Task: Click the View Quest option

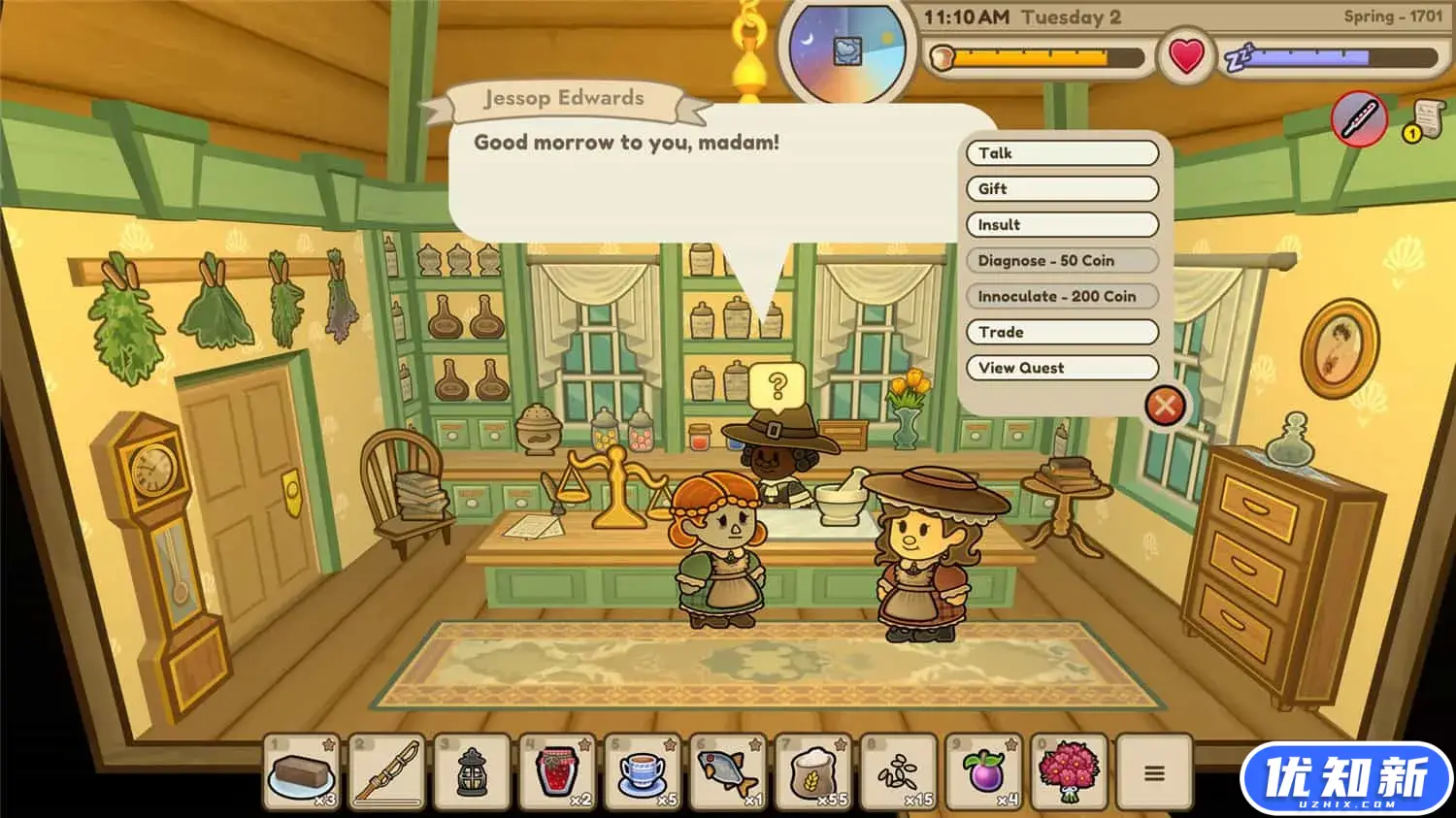Action: (1062, 369)
